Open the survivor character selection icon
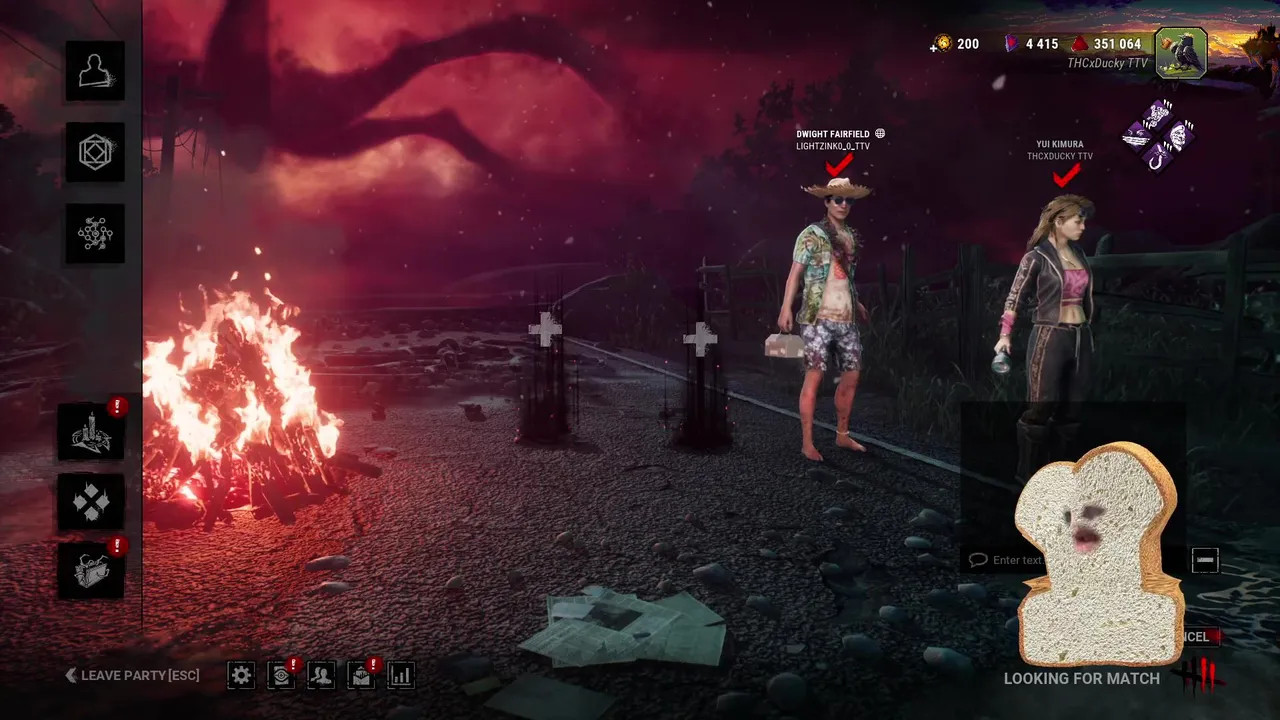 (x=95, y=70)
